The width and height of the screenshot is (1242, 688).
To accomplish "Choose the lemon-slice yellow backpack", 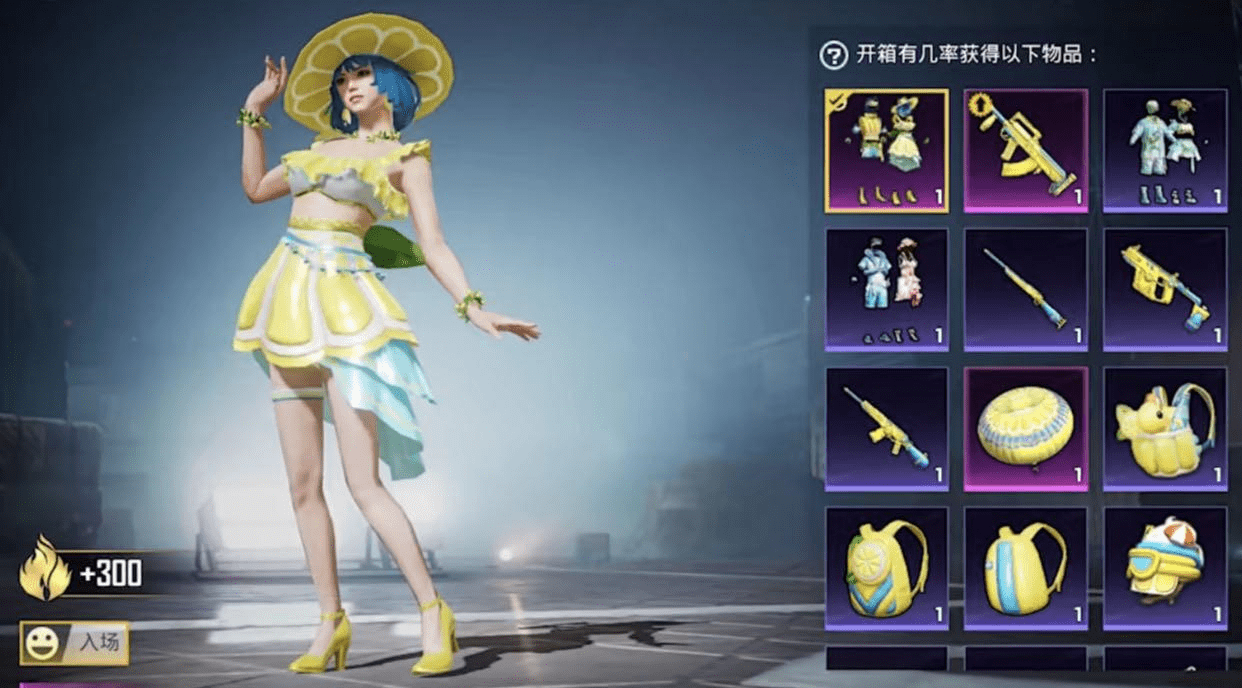I will [886, 568].
